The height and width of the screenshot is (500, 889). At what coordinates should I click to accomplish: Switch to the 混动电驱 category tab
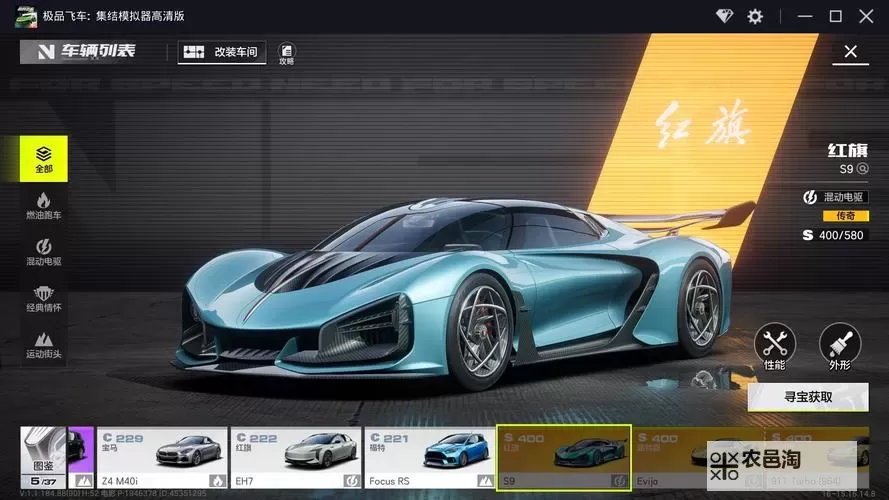point(44,252)
